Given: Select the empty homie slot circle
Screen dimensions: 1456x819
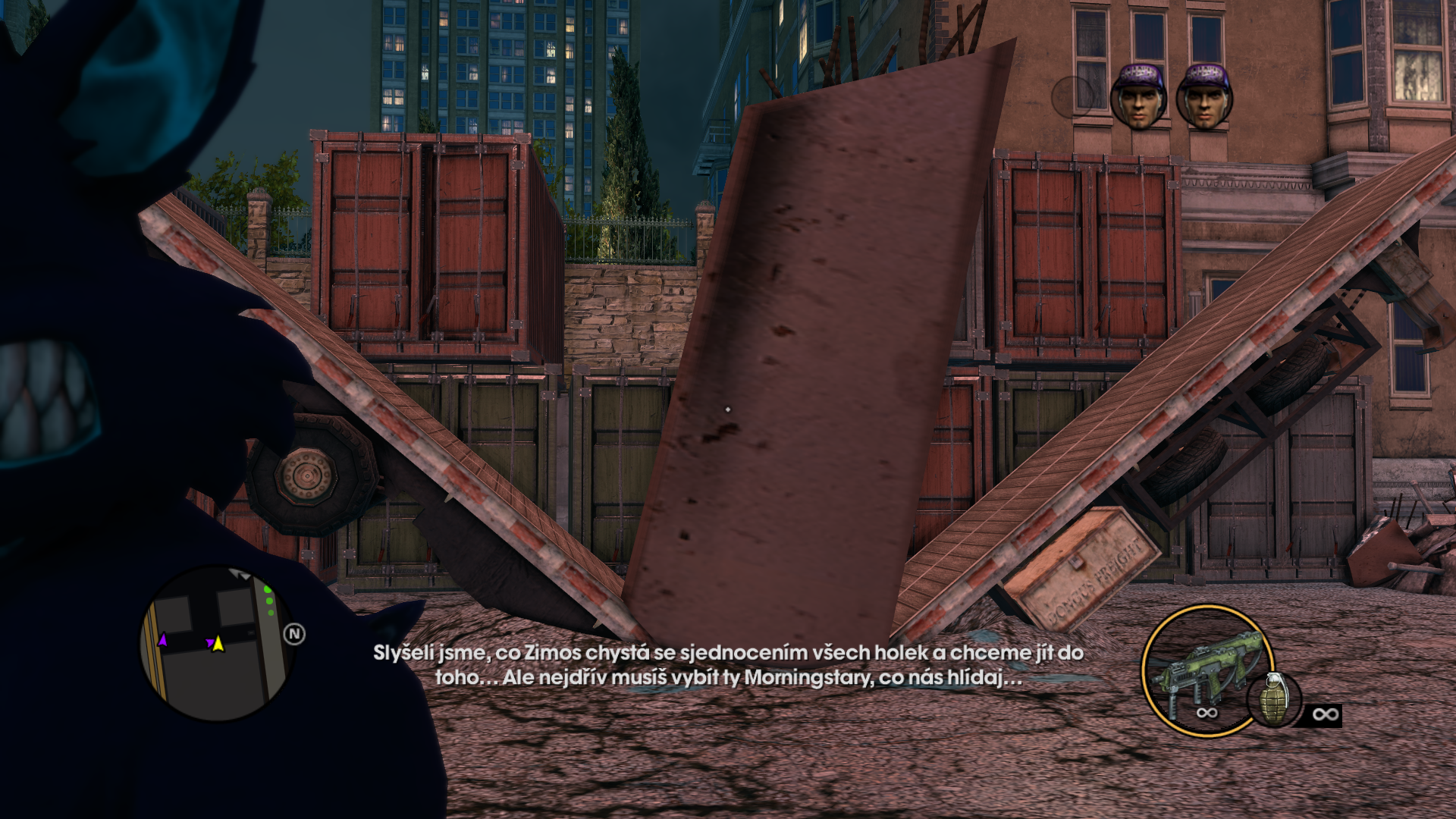Looking at the screenshot, I should pos(1072,96).
